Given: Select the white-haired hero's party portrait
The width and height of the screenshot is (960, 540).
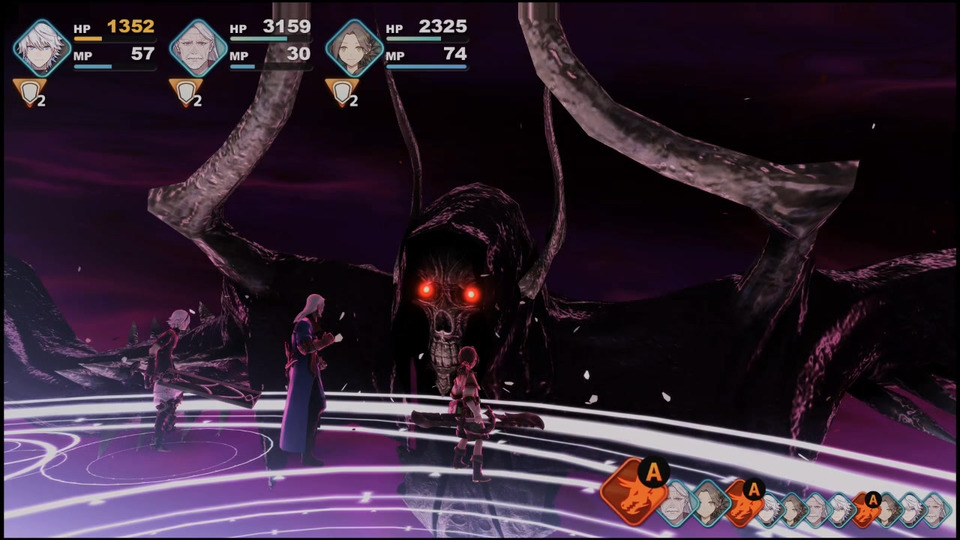Looking at the screenshot, I should pos(42,47).
